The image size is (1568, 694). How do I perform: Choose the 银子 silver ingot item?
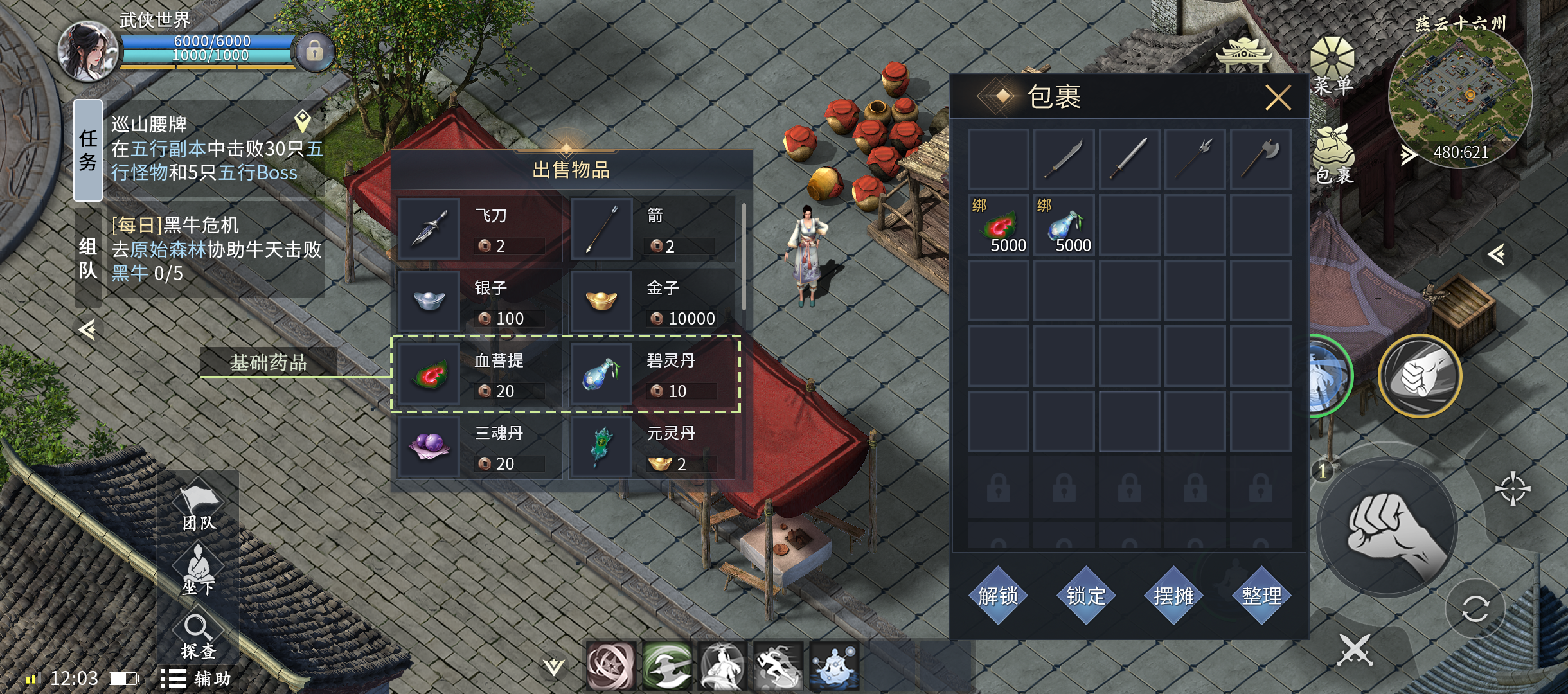click(x=479, y=301)
